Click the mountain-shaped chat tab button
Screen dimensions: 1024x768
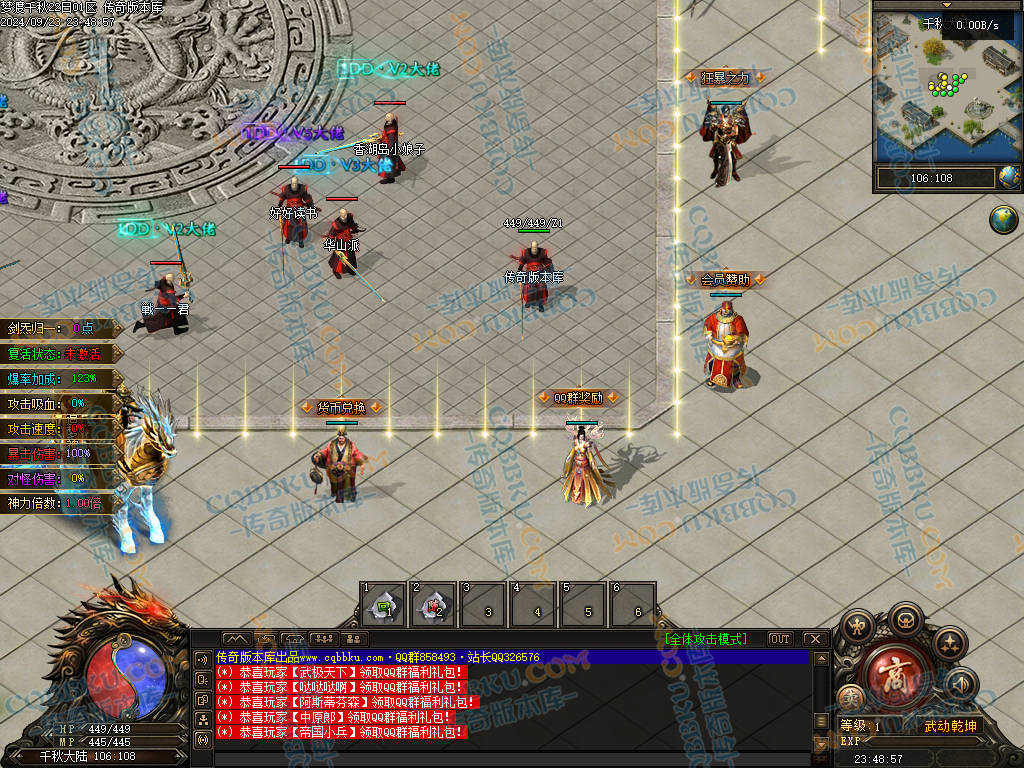coord(236,639)
